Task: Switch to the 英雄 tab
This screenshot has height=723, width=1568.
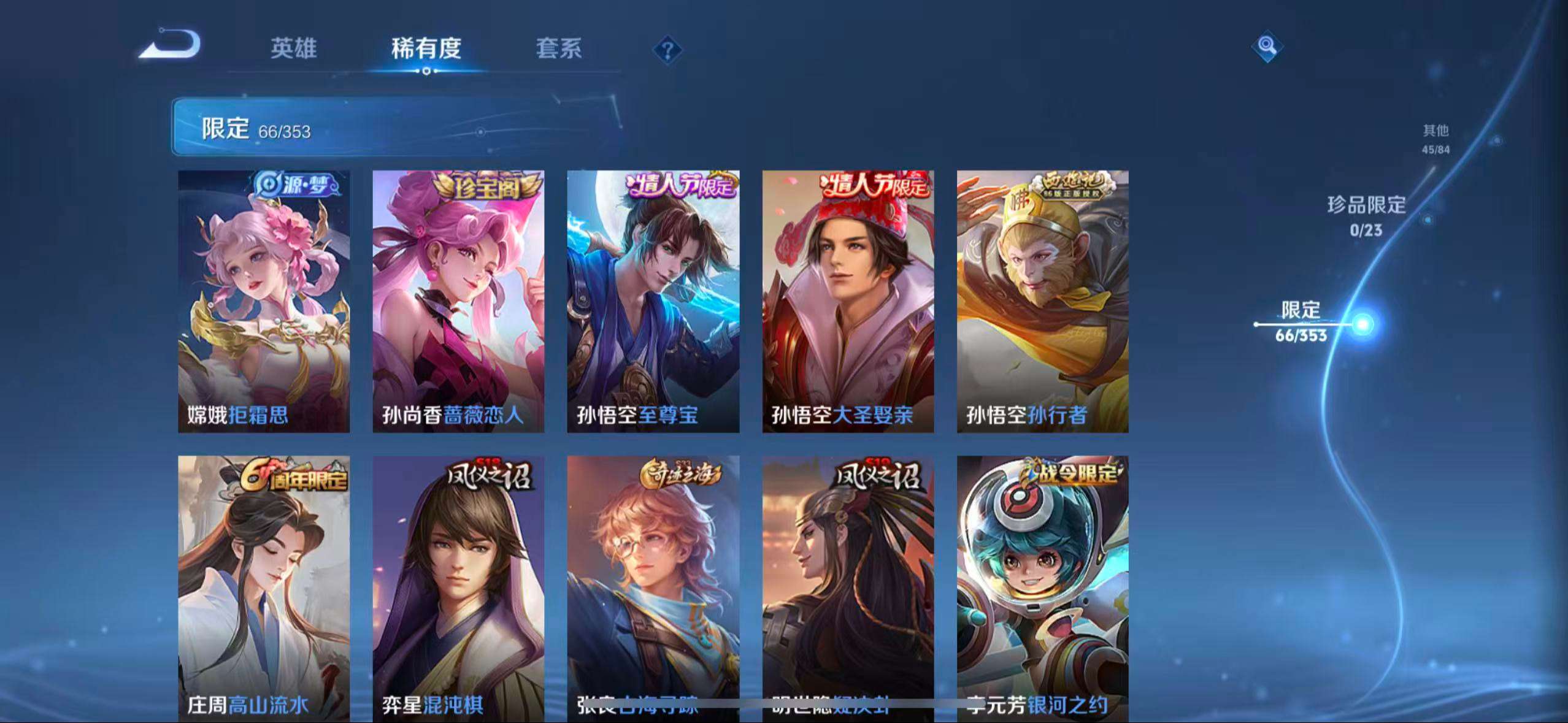Action: [293, 50]
